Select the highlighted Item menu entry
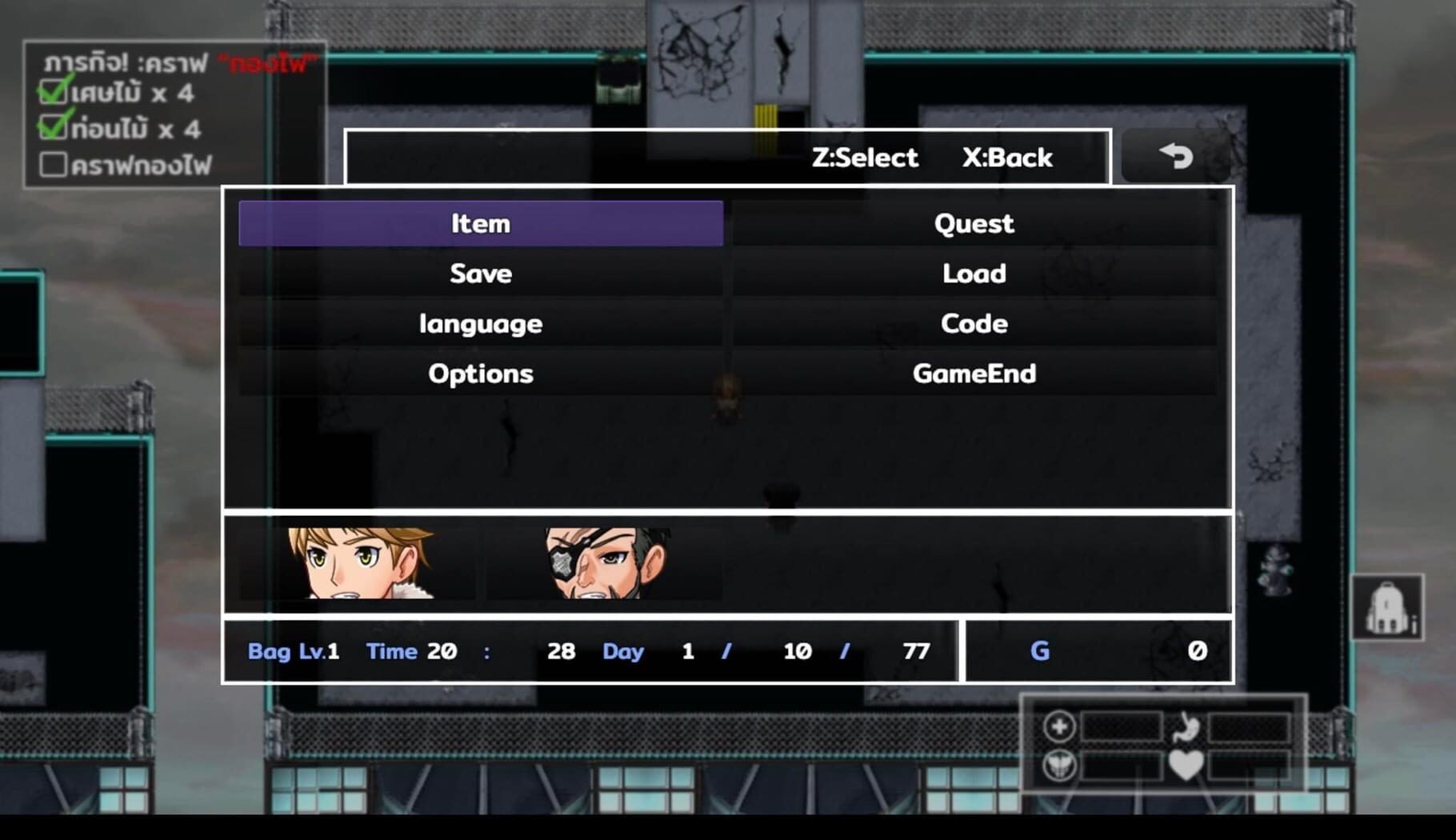1456x840 pixels. pos(480,224)
